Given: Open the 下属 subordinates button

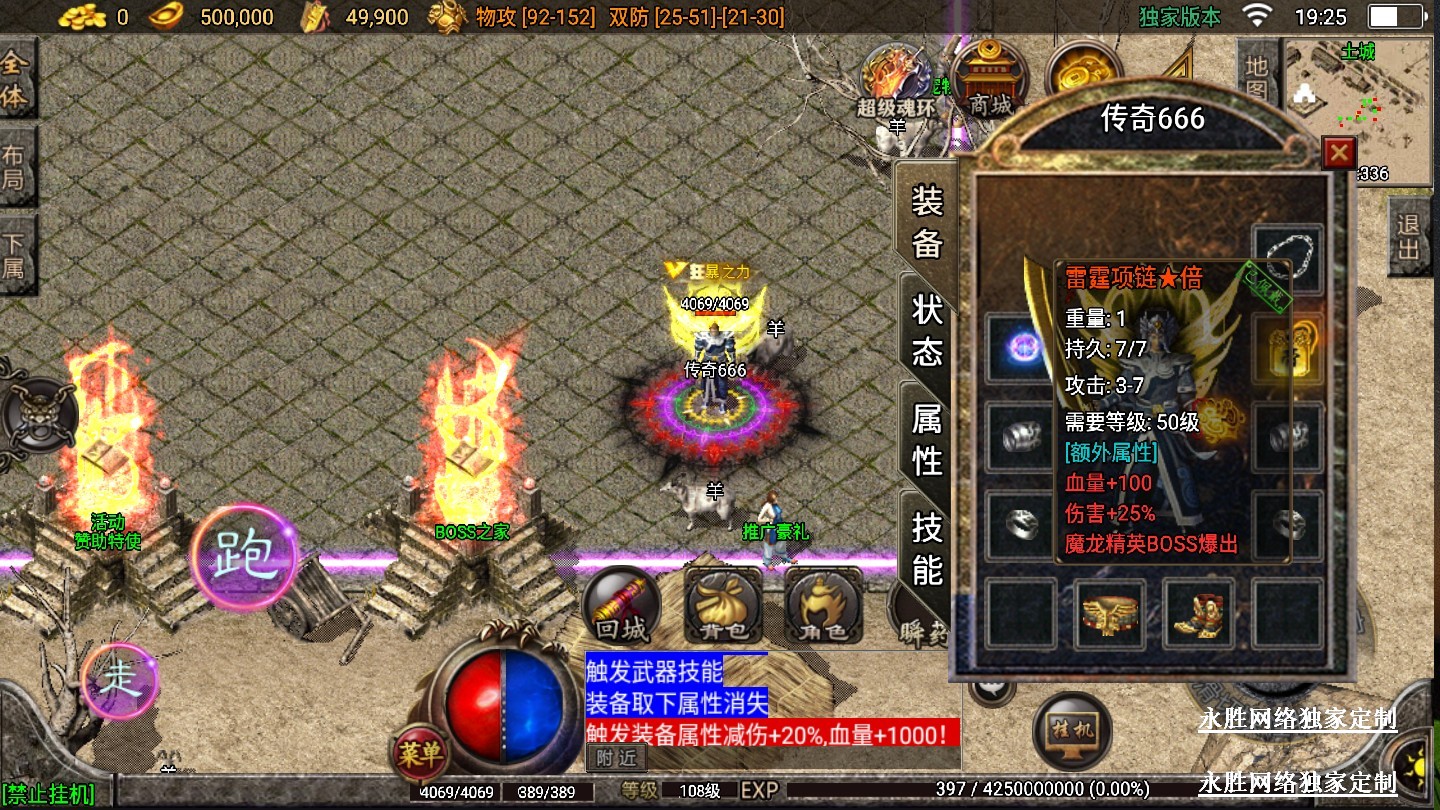Looking at the screenshot, I should (x=15, y=256).
